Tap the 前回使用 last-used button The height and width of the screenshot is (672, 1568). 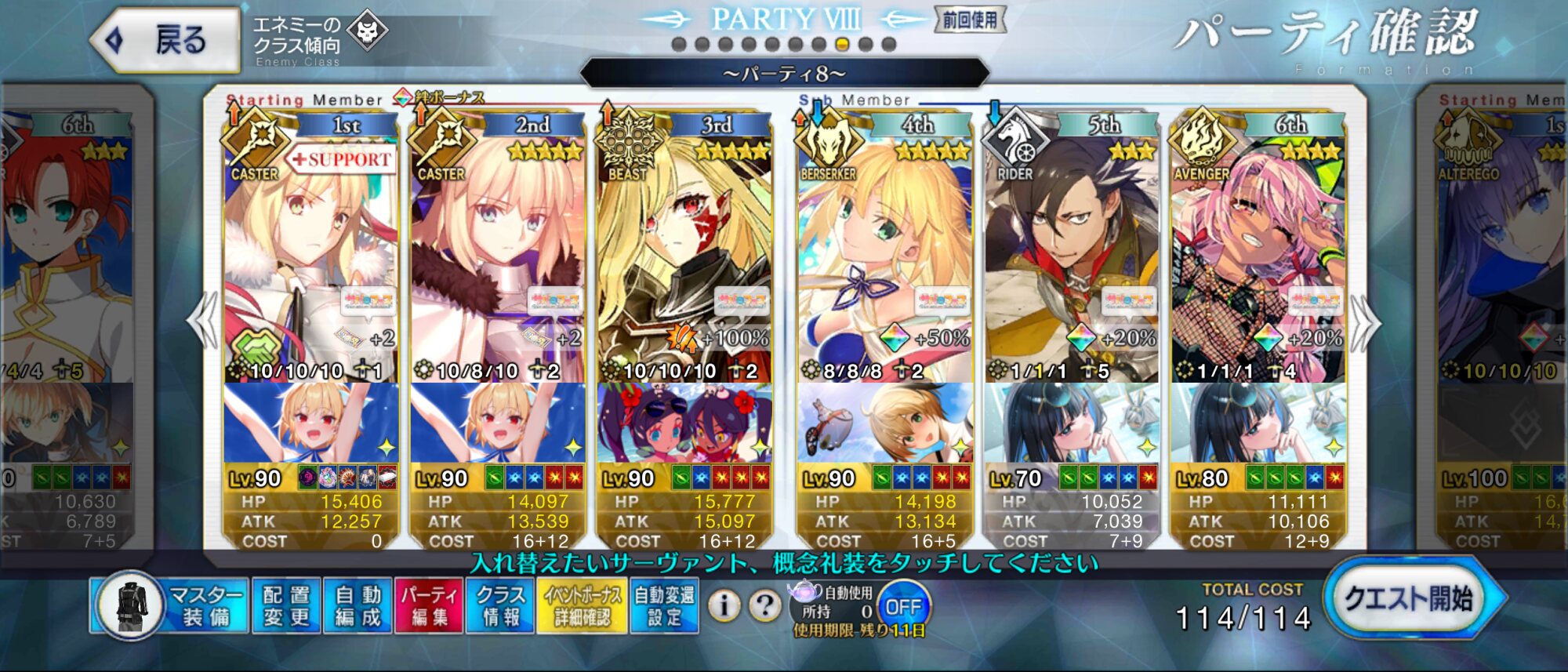pos(970,20)
